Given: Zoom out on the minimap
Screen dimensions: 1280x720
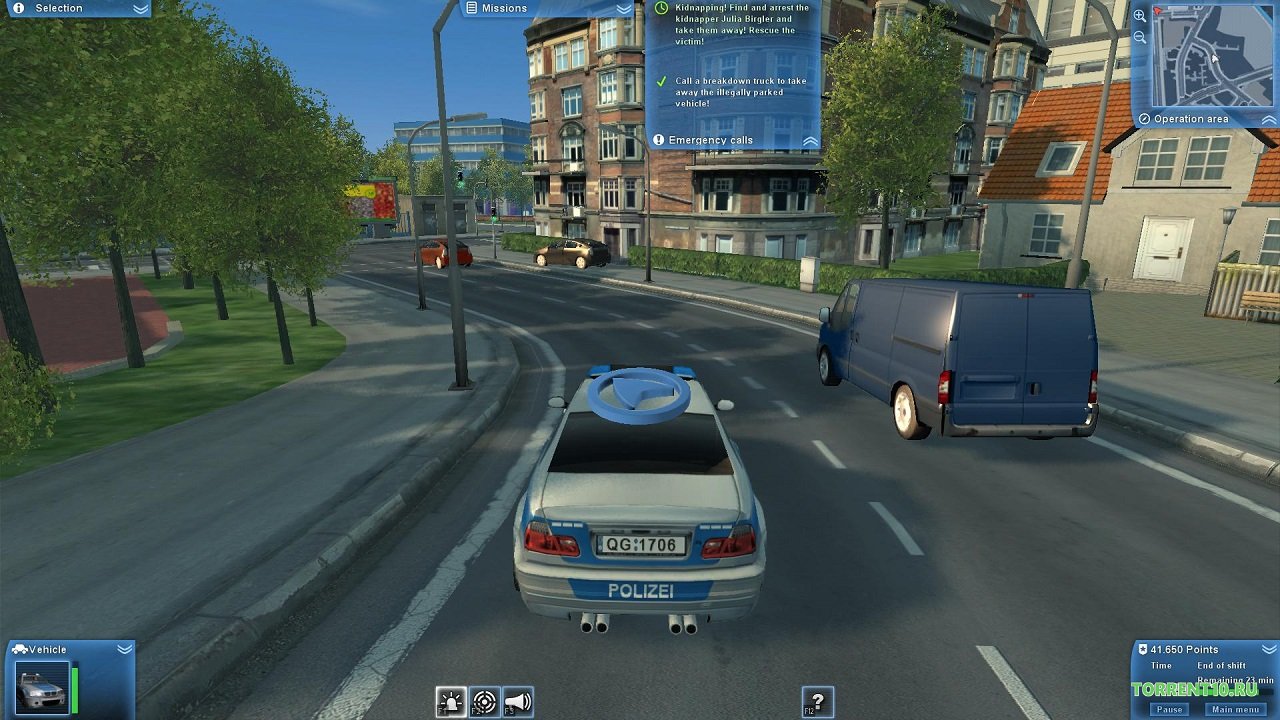Looking at the screenshot, I should (x=1140, y=37).
